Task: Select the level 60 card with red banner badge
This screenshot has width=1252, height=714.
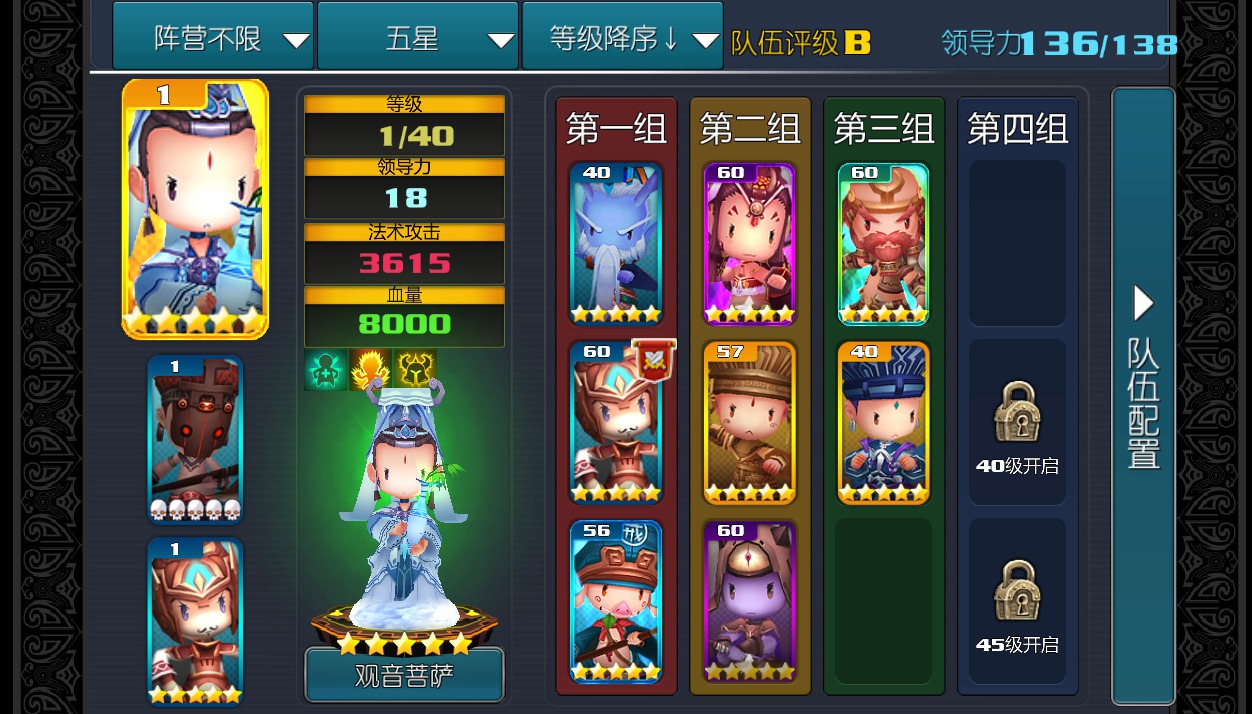Action: coord(616,423)
